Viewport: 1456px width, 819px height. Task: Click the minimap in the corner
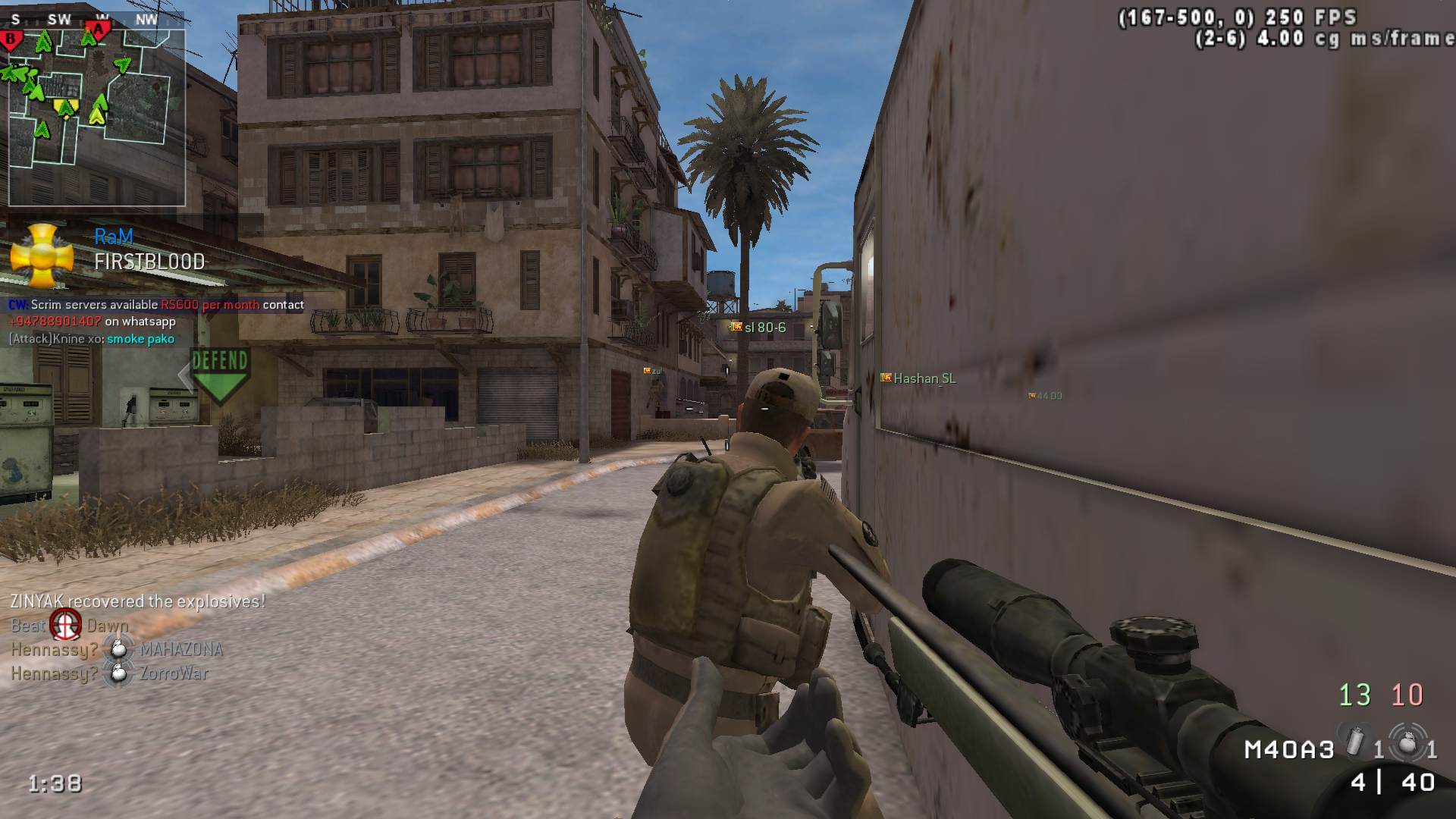click(x=96, y=117)
